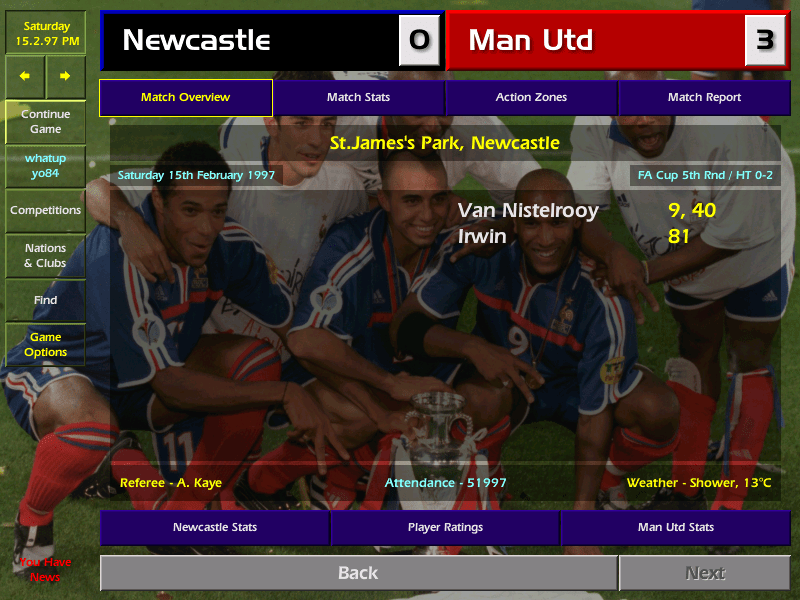Select Continue Game in the sidebar
This screenshot has height=600, width=800.
[45, 122]
